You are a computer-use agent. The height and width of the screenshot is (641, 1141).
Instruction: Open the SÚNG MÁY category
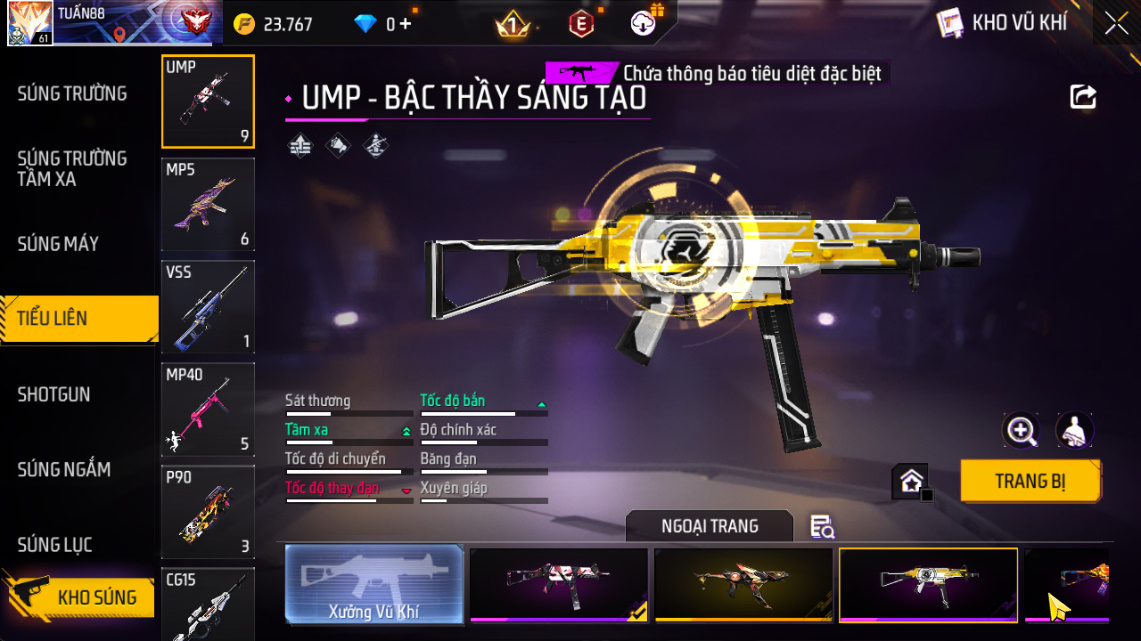[58, 244]
